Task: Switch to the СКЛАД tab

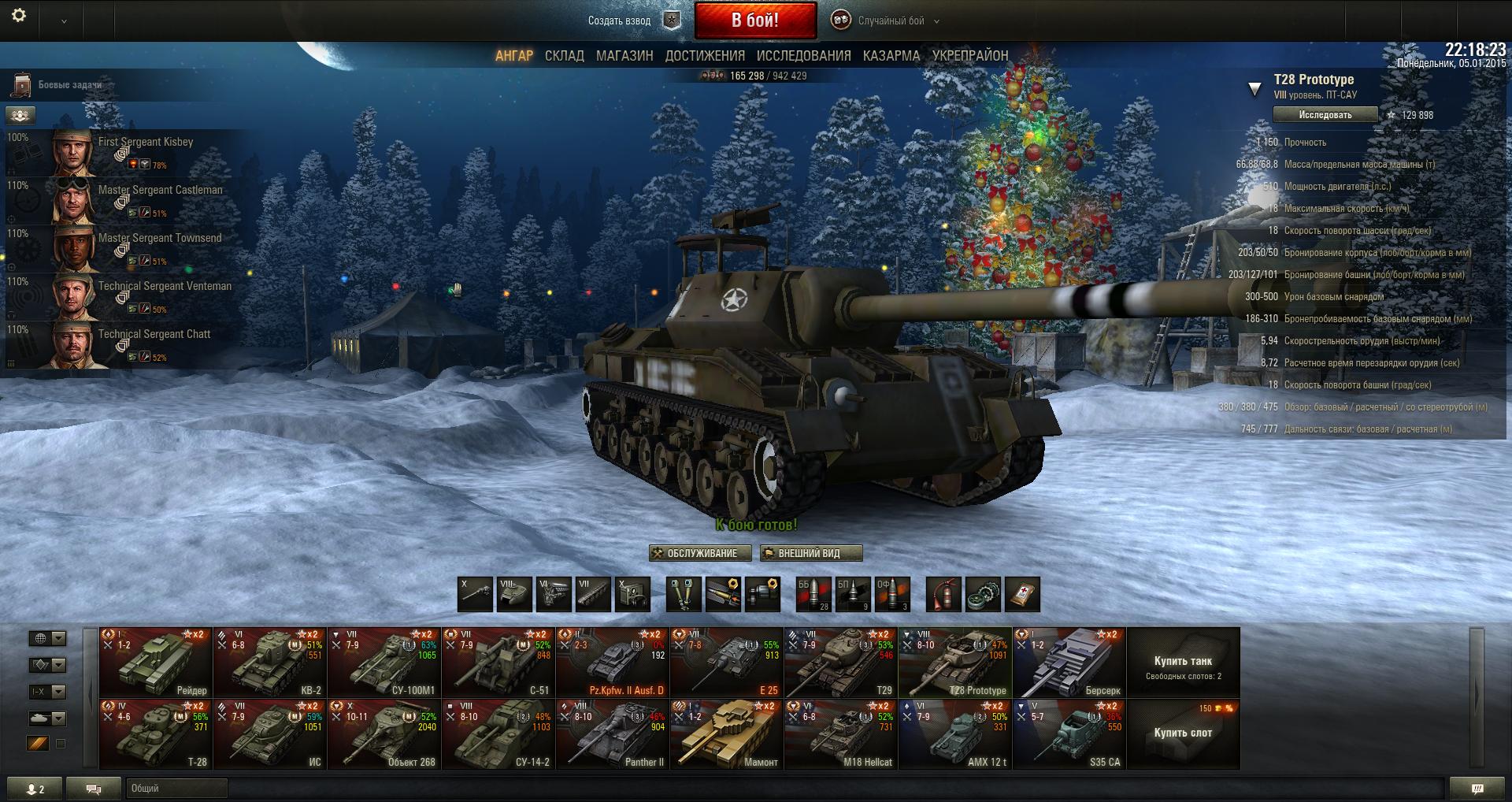Action: 564,56
